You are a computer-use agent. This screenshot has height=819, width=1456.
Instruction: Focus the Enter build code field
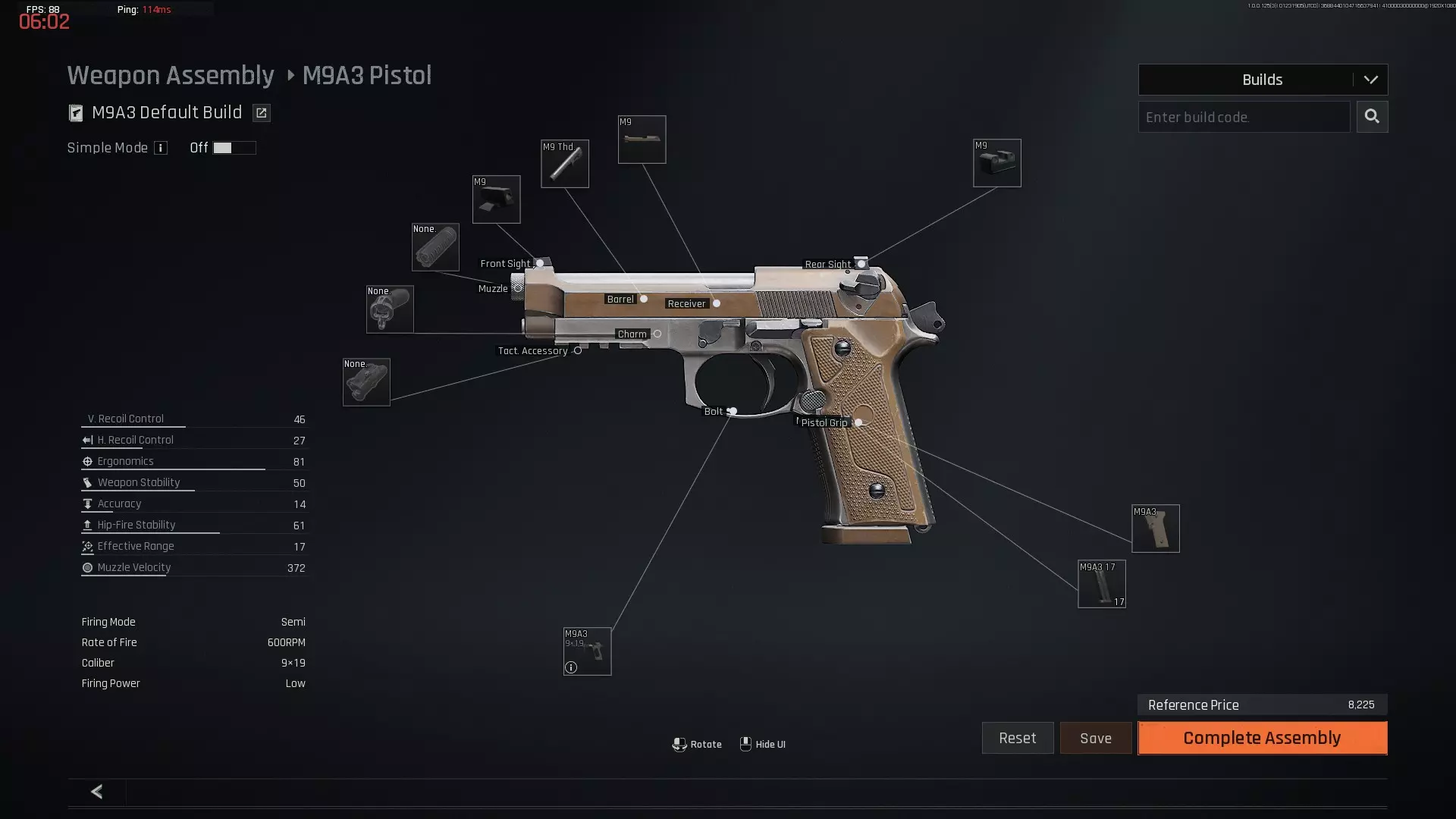coord(1244,117)
